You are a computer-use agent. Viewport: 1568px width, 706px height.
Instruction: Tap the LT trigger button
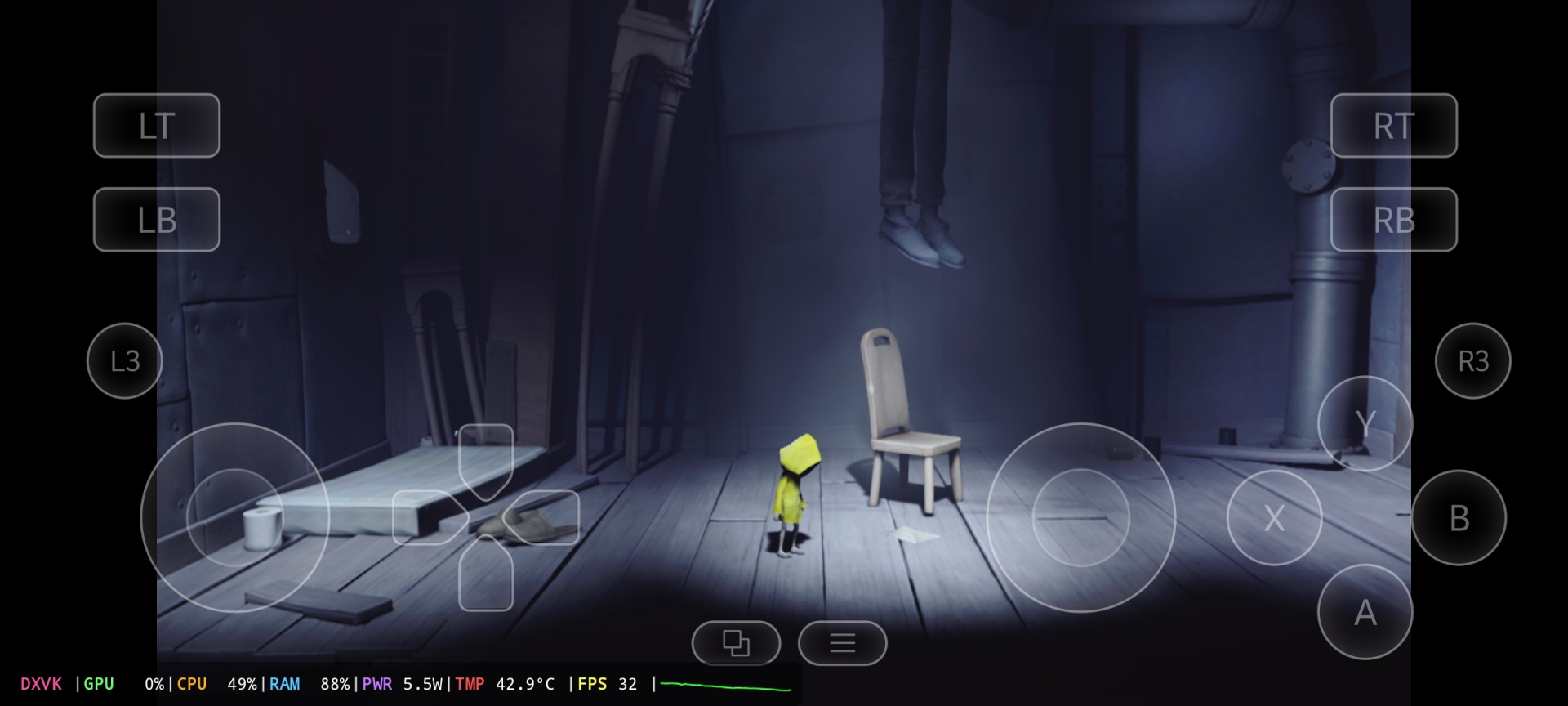157,126
